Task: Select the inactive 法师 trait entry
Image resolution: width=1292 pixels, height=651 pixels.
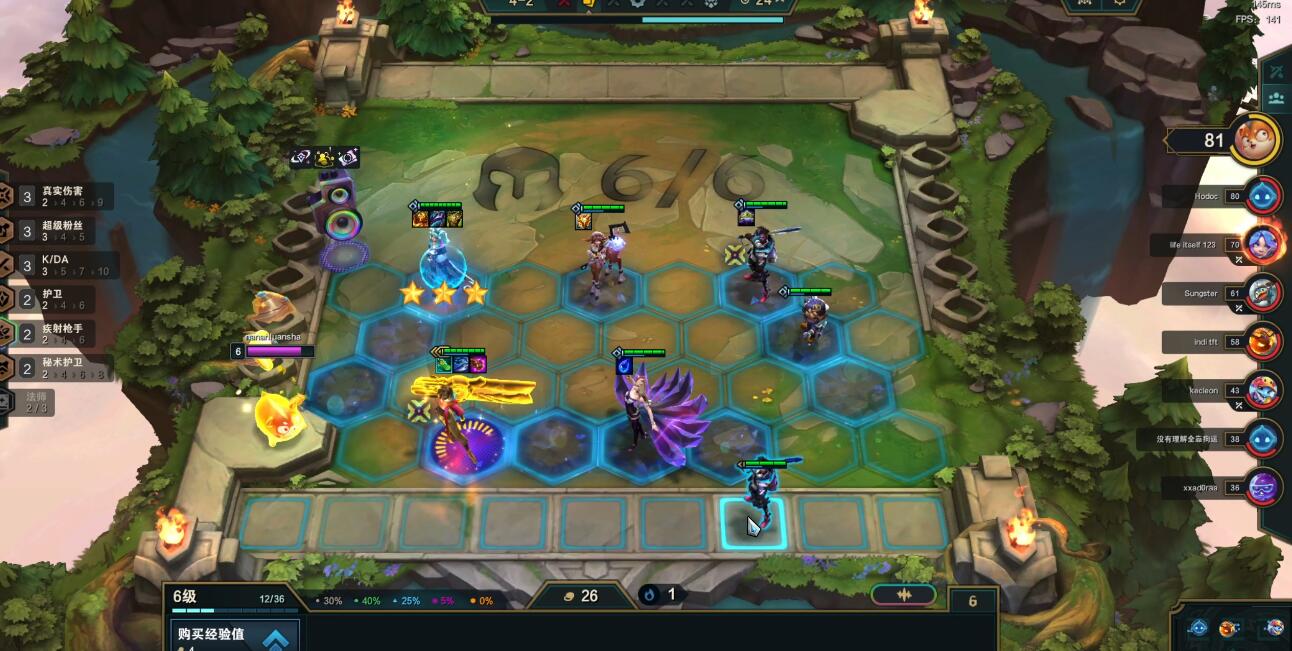Action: [32, 402]
